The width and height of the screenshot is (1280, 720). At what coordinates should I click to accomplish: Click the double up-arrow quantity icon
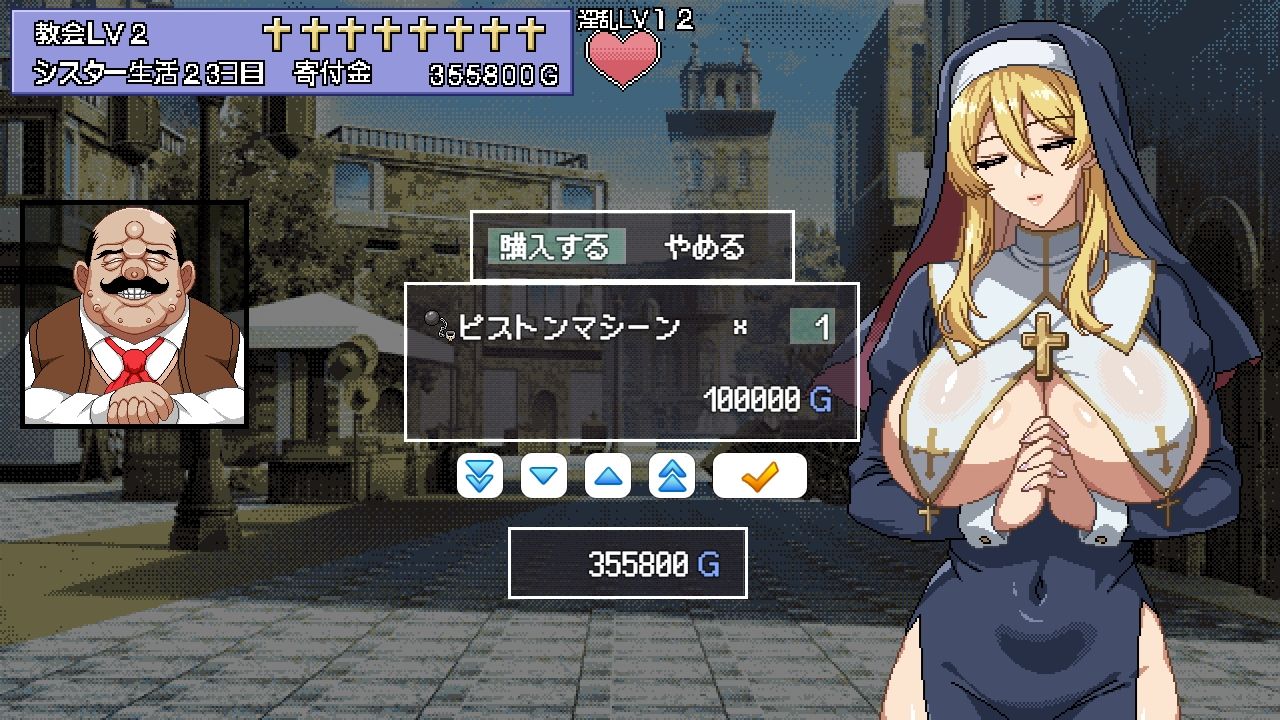pyautogui.click(x=671, y=475)
